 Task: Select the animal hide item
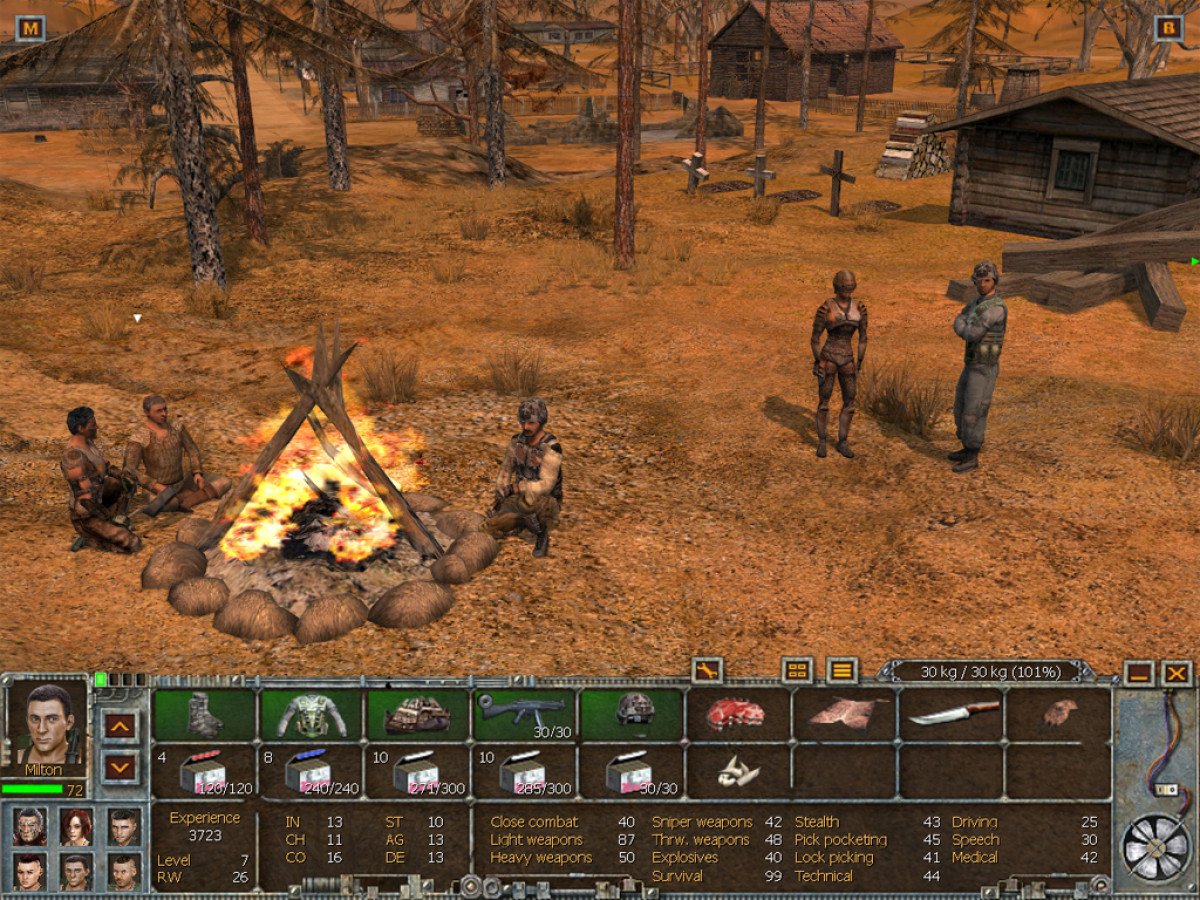tap(842, 712)
